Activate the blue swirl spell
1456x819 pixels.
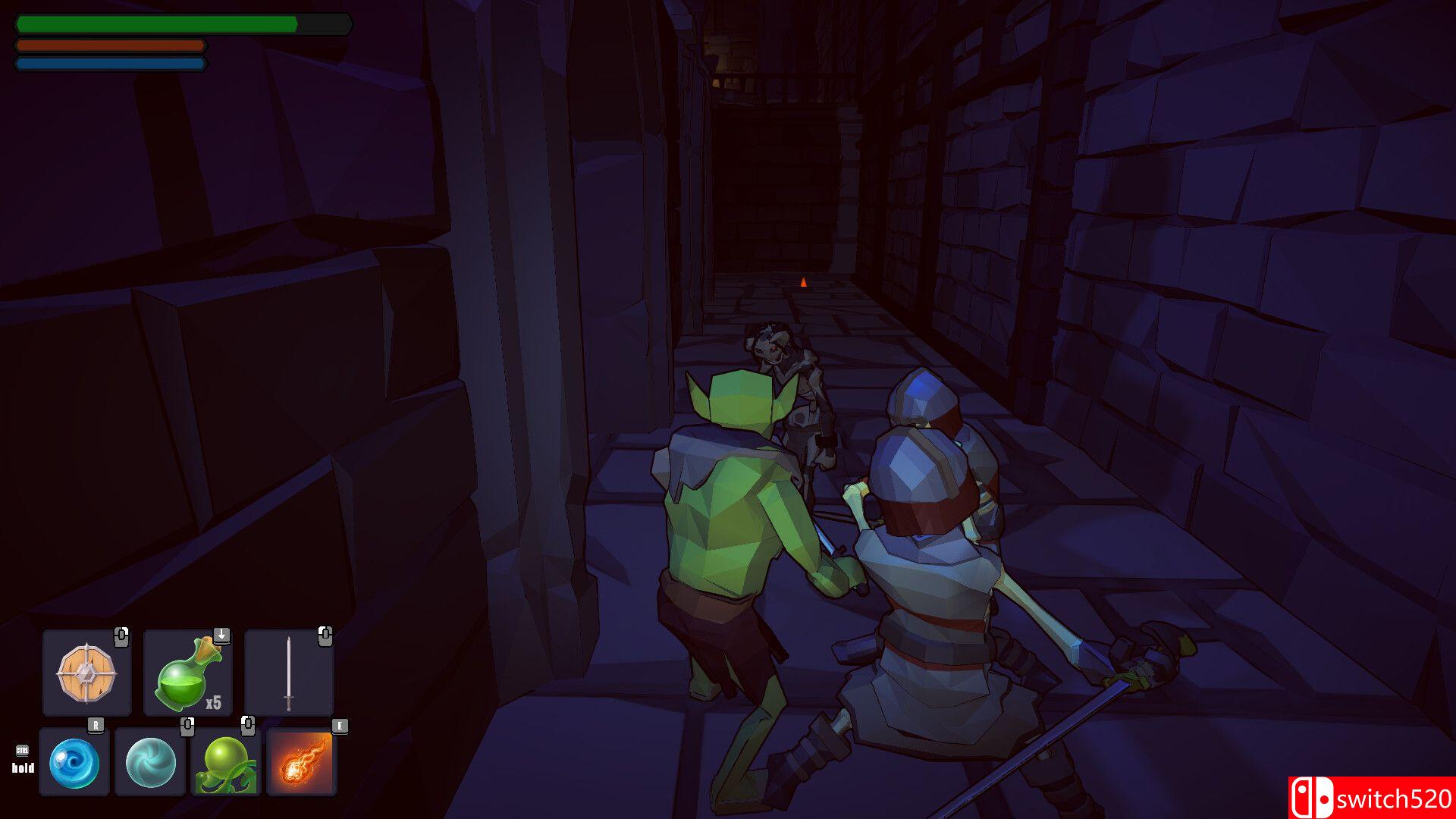tap(74, 762)
